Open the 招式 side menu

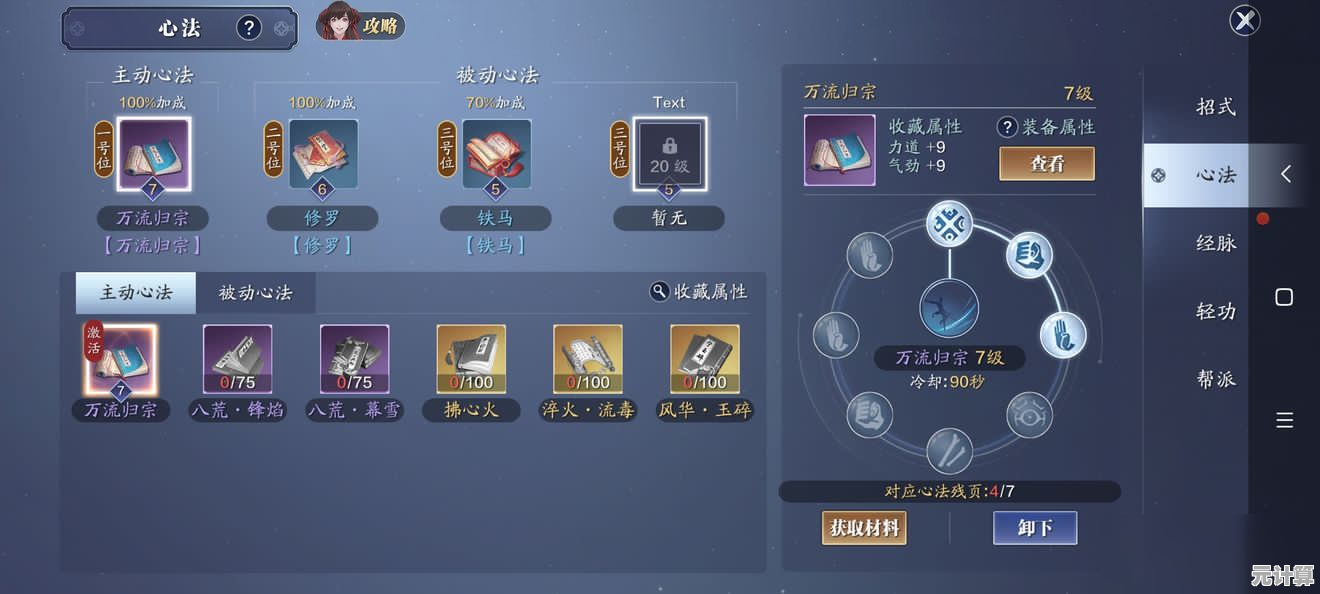pyautogui.click(x=1216, y=107)
